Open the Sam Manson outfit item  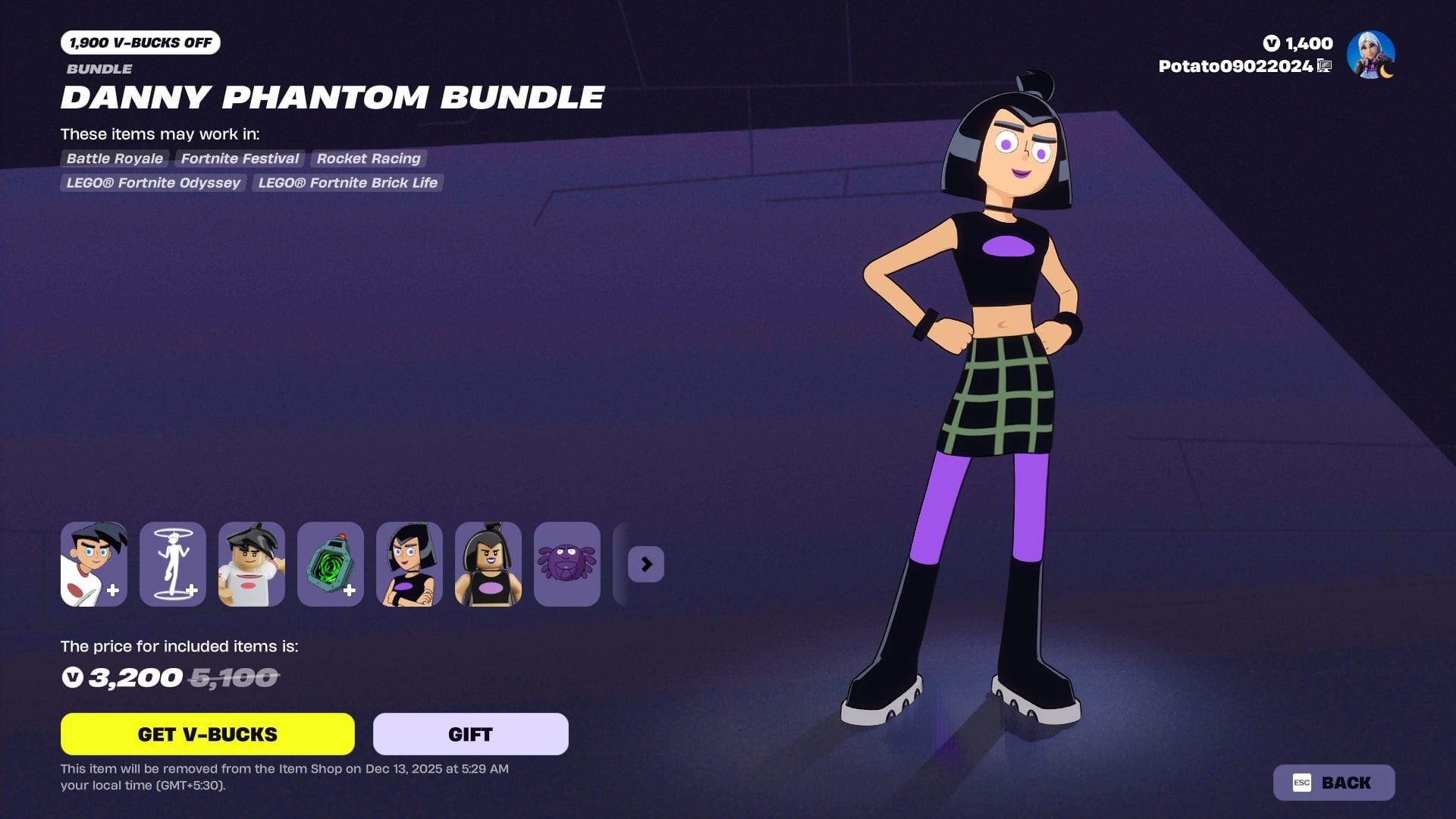[x=409, y=564]
